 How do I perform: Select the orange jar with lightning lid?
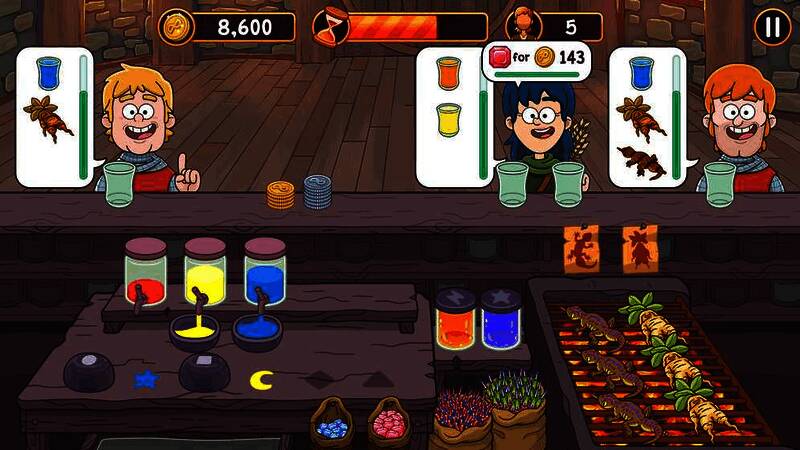coord(455,319)
